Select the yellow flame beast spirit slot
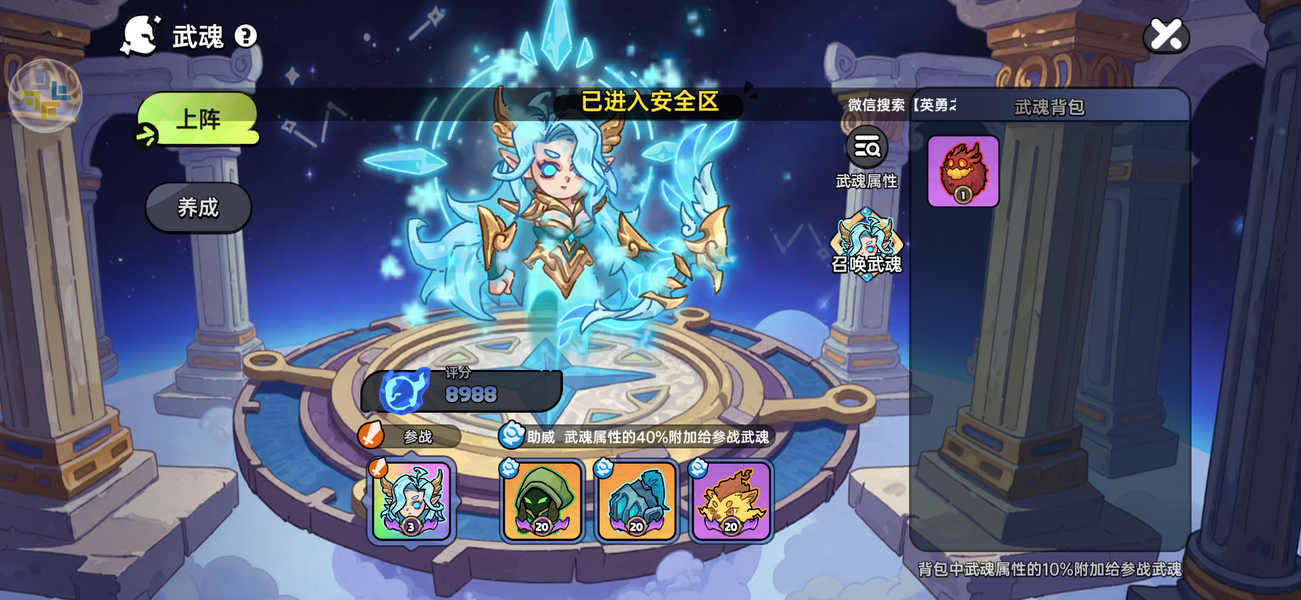The height and width of the screenshot is (600, 1301). (731, 501)
